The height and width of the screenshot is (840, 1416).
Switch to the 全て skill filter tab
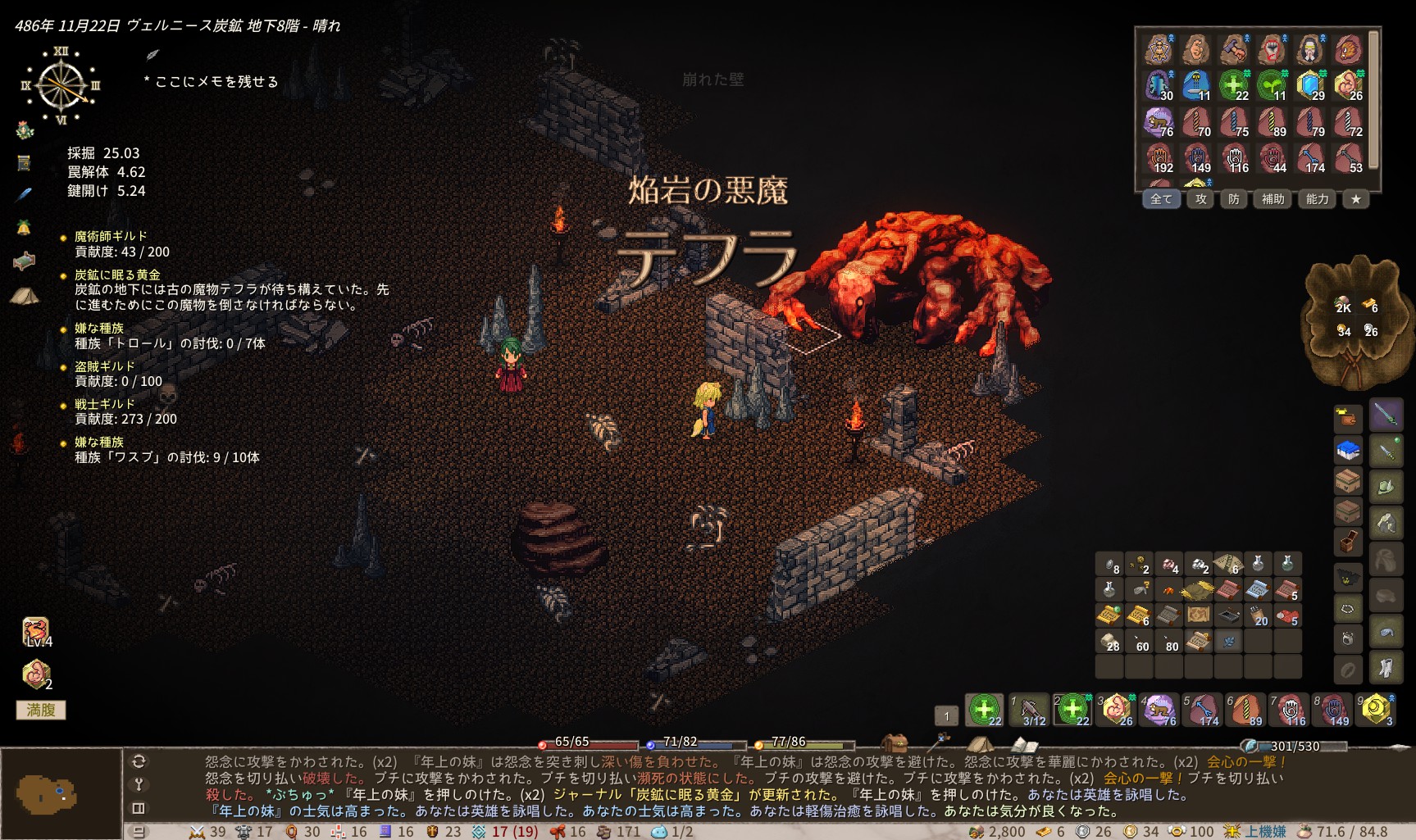(x=1161, y=199)
